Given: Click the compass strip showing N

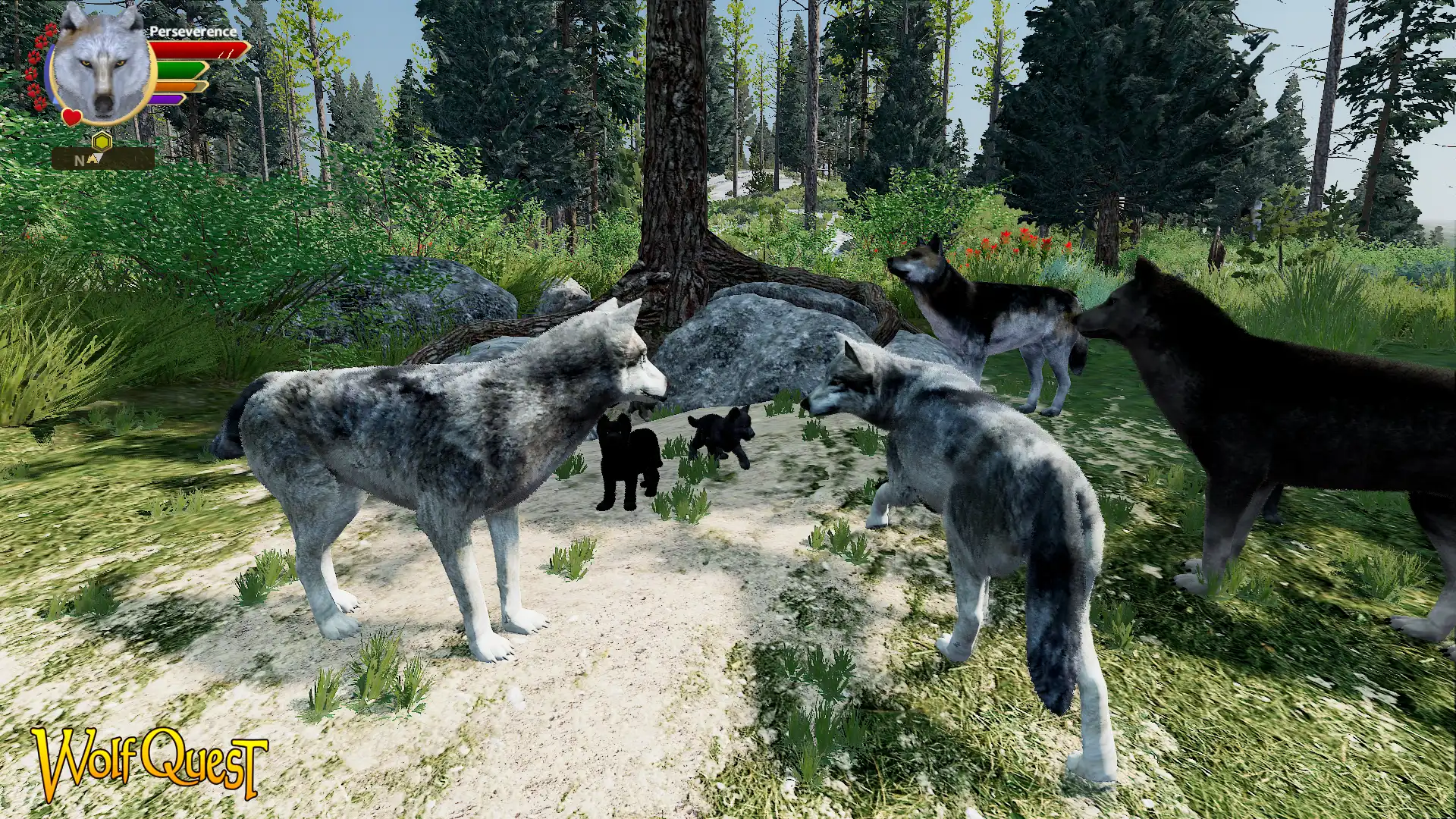Looking at the screenshot, I should (103, 159).
